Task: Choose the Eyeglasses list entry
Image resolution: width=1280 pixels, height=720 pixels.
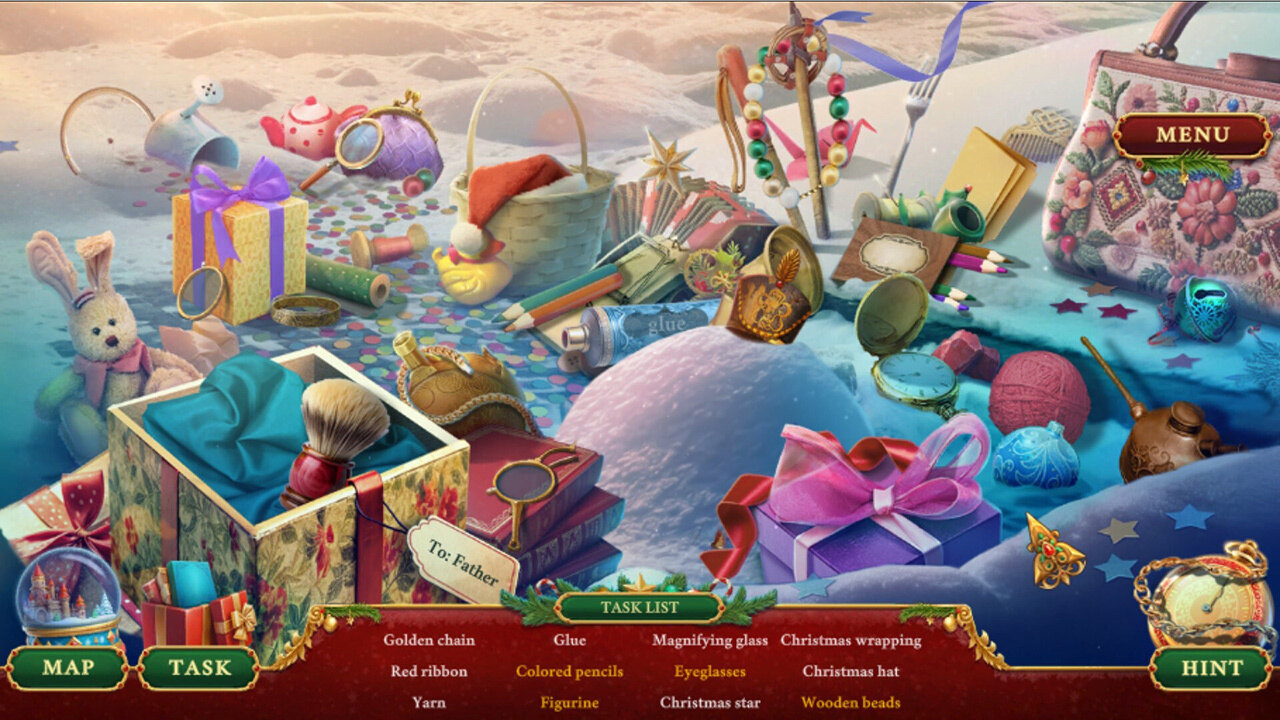Action: (x=710, y=671)
